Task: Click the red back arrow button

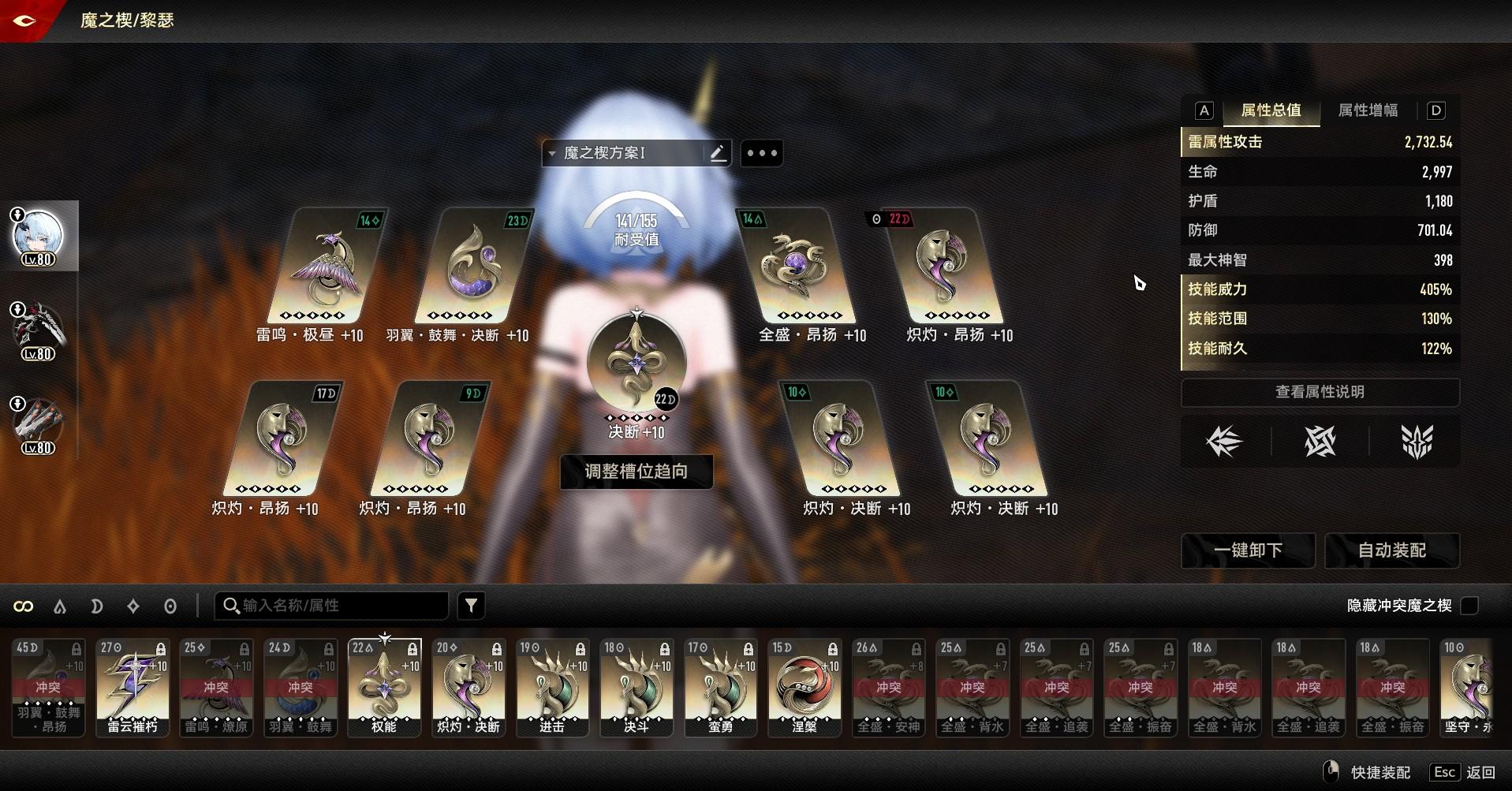Action: click(24, 21)
